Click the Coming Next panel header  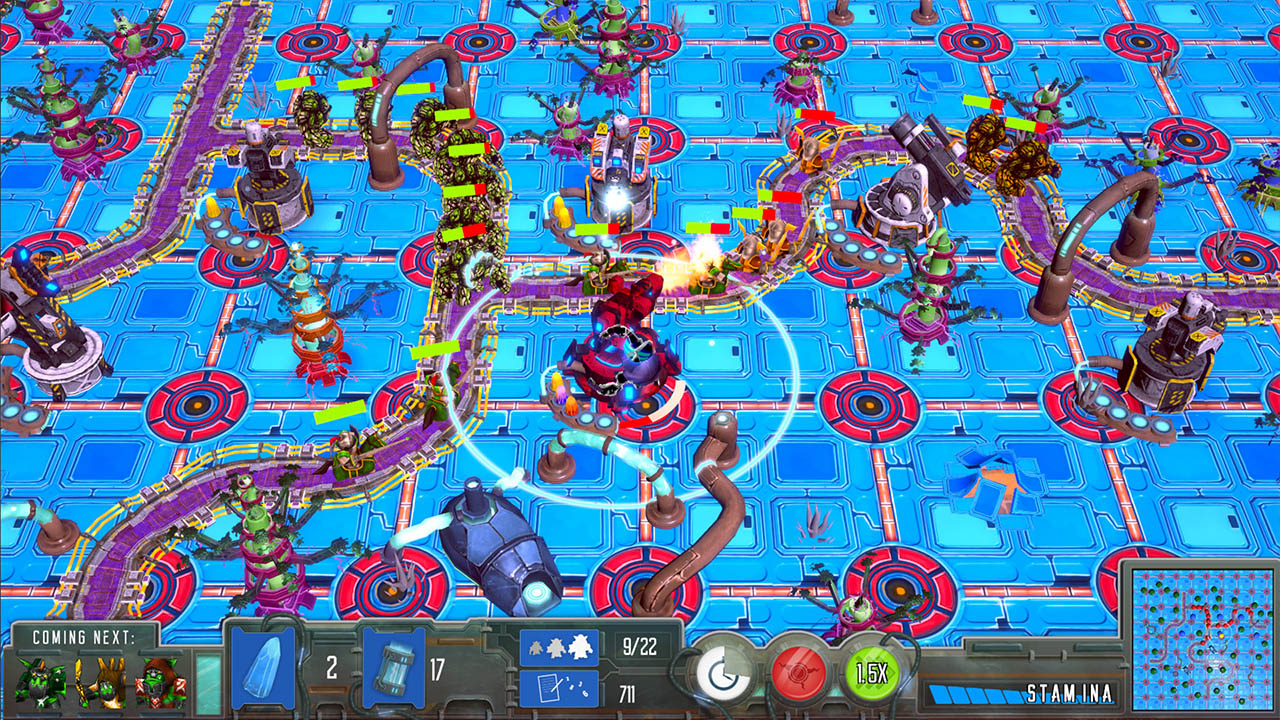coord(85,637)
